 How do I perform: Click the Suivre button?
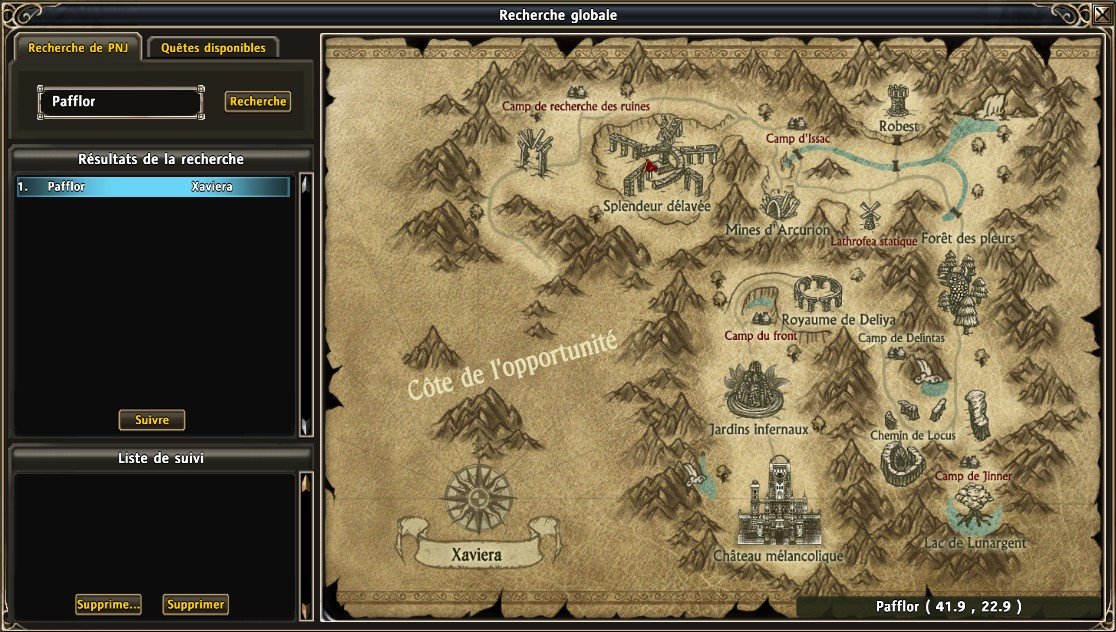point(152,420)
